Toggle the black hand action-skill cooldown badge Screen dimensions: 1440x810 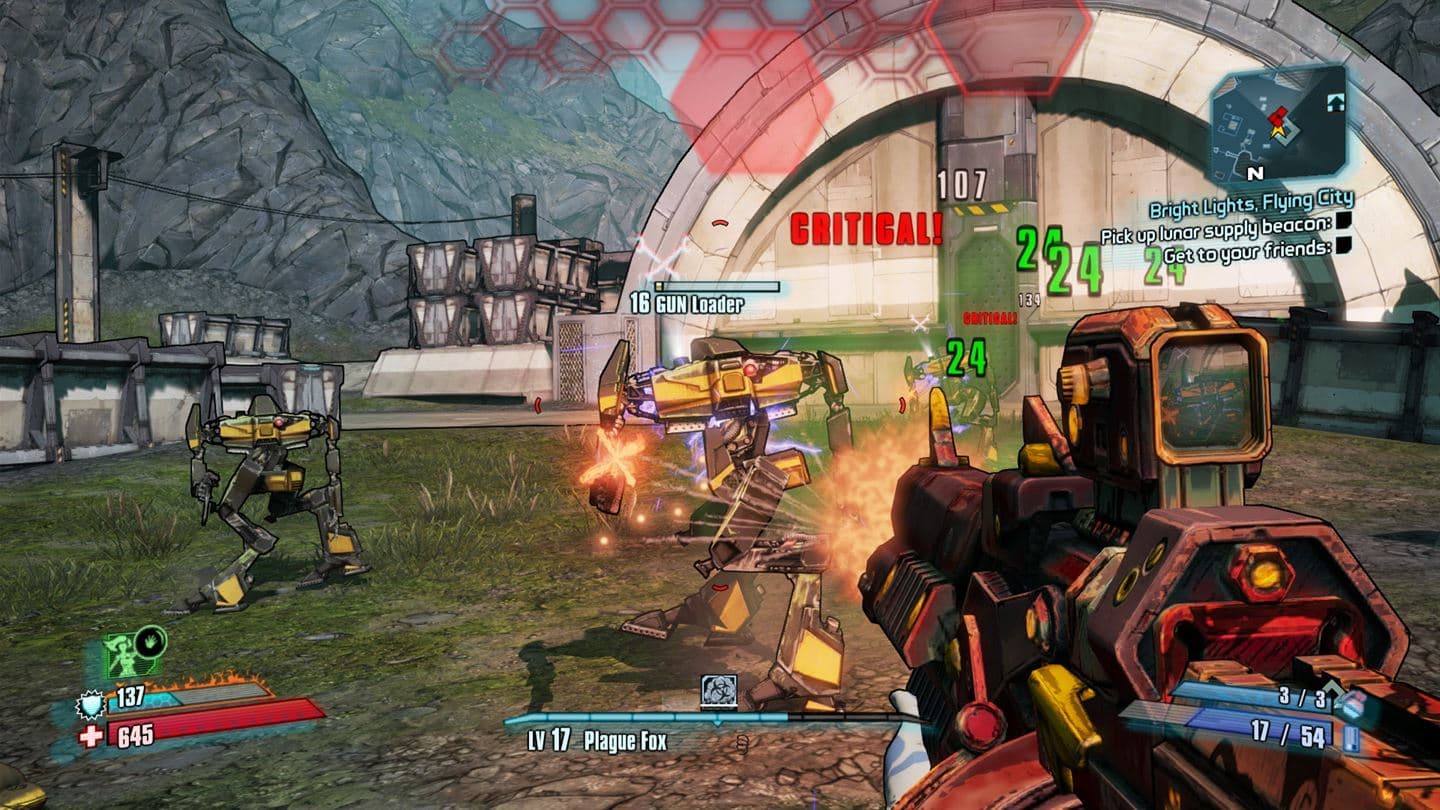click(x=150, y=644)
